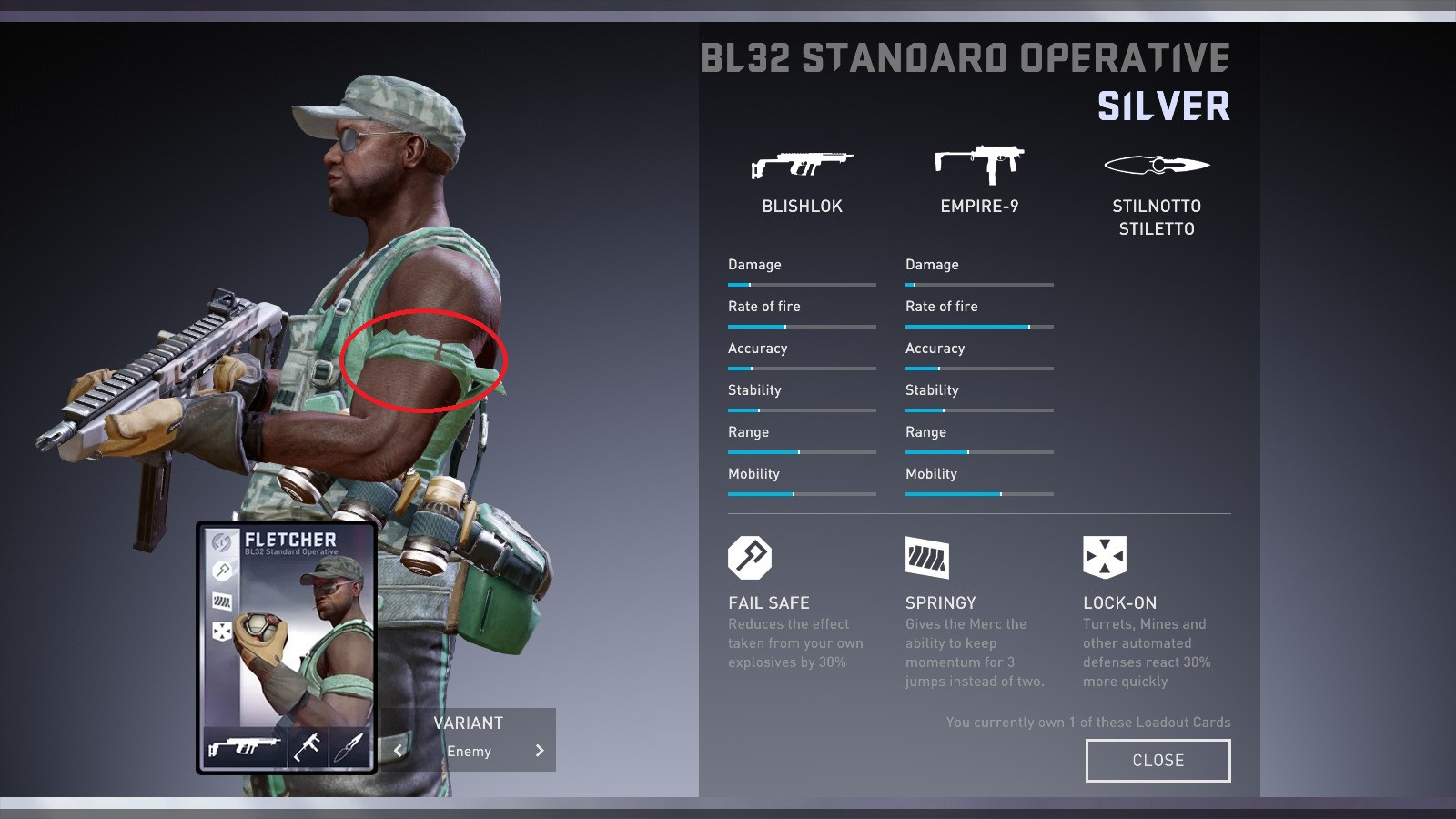The image size is (1456, 819).
Task: Select the Empire-9 secondary weapon icon
Action: [x=979, y=164]
